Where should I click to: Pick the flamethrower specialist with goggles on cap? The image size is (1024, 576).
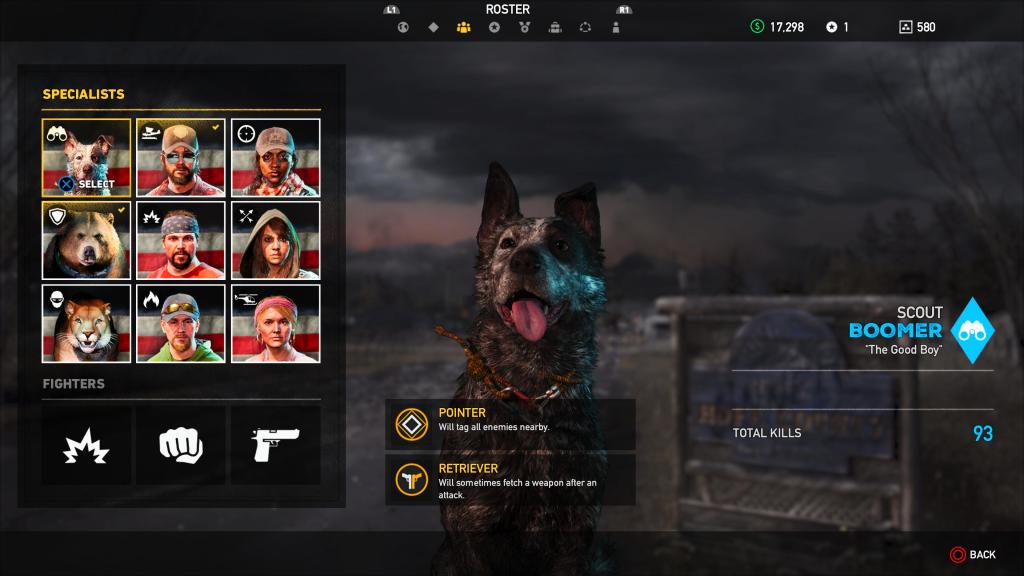point(181,323)
